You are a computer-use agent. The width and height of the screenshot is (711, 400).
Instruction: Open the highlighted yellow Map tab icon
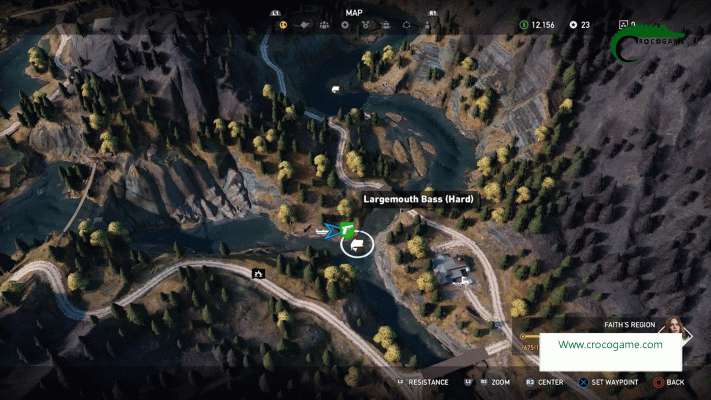283,24
